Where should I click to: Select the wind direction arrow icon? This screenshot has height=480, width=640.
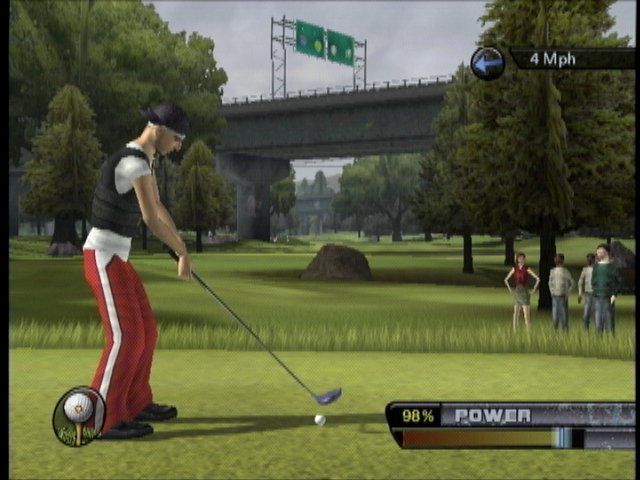click(x=487, y=63)
